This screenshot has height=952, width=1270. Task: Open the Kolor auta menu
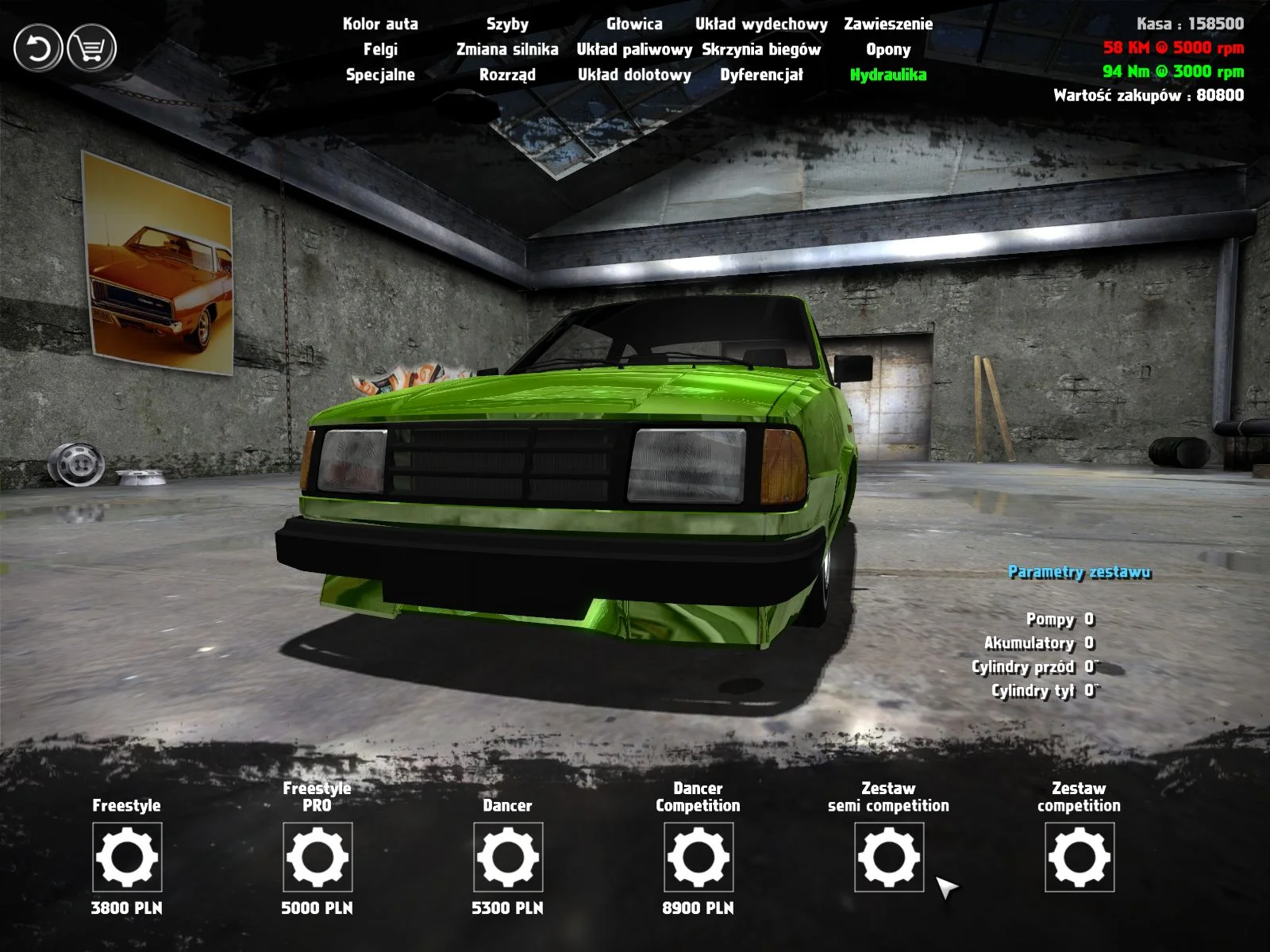pyautogui.click(x=379, y=25)
